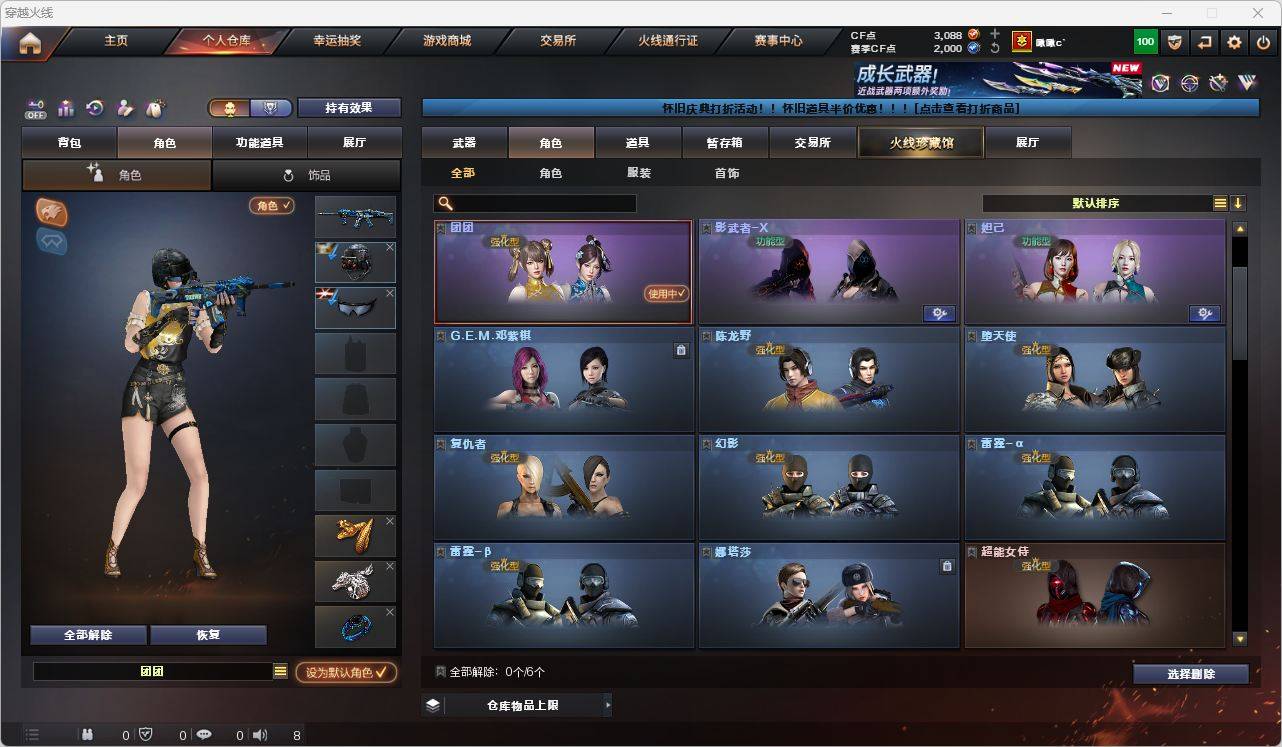
Task: Click the 恢复 restore button
Action: [208, 635]
